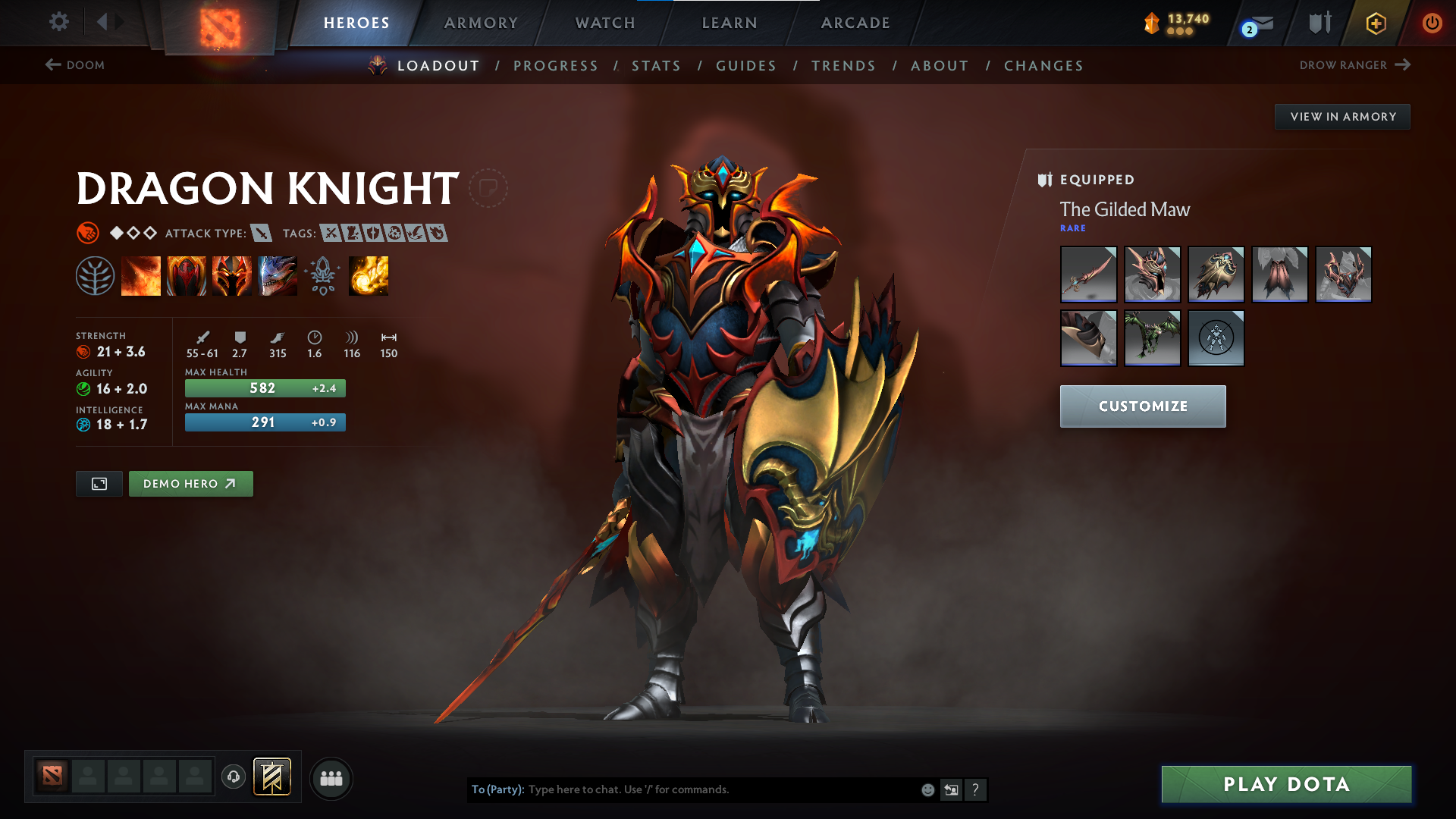Click the DEMO HERO button
1456x819 pixels.
pyautogui.click(x=190, y=483)
